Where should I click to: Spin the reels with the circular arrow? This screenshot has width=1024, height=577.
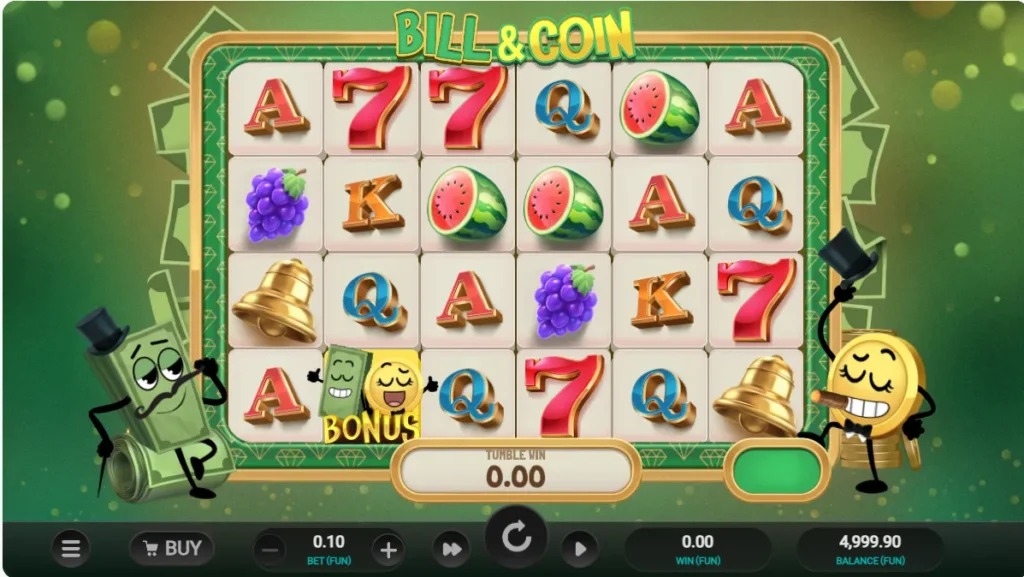(516, 539)
